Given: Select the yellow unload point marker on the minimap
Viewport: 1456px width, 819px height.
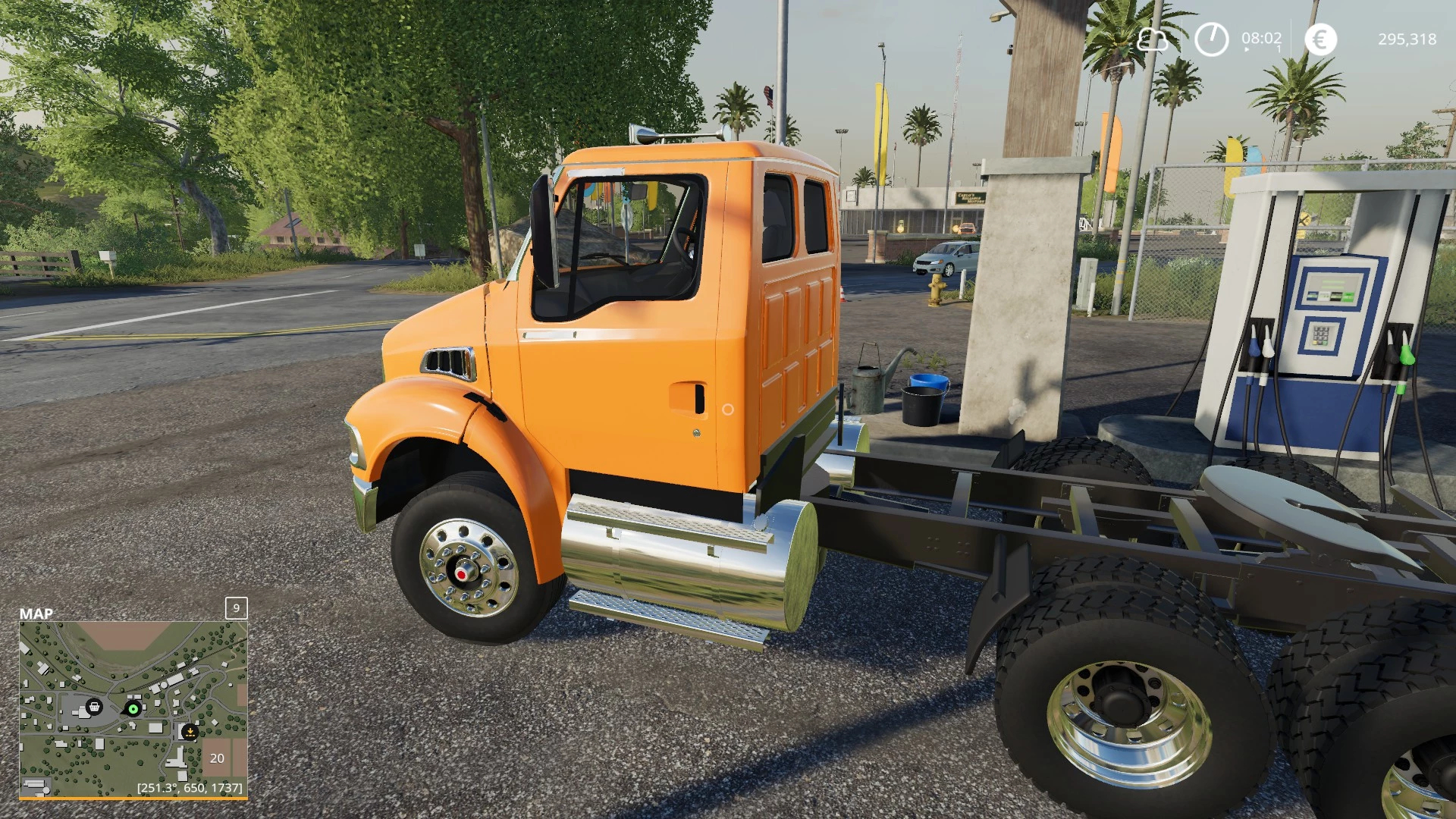Looking at the screenshot, I should pyautogui.click(x=190, y=732).
